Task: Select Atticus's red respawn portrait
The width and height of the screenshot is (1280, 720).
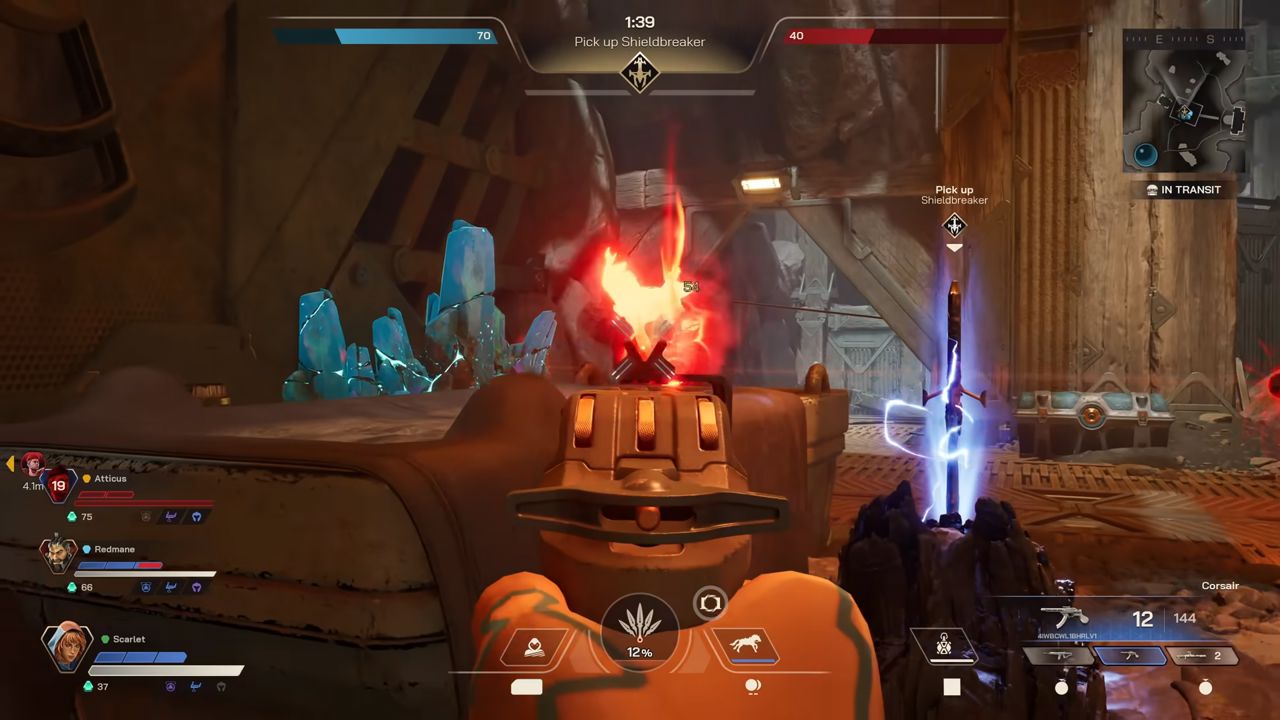Action: point(56,485)
